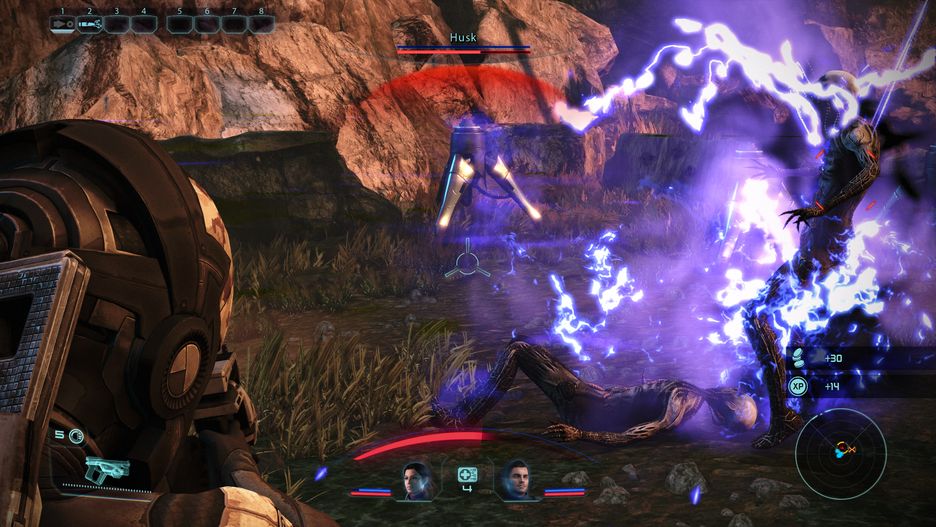936x527 pixels.
Task: Use the medi-gel first aid icon
Action: 466,475
